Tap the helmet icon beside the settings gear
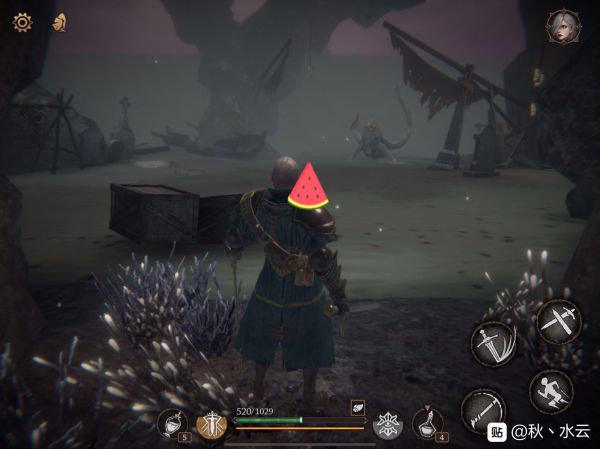 (60, 22)
